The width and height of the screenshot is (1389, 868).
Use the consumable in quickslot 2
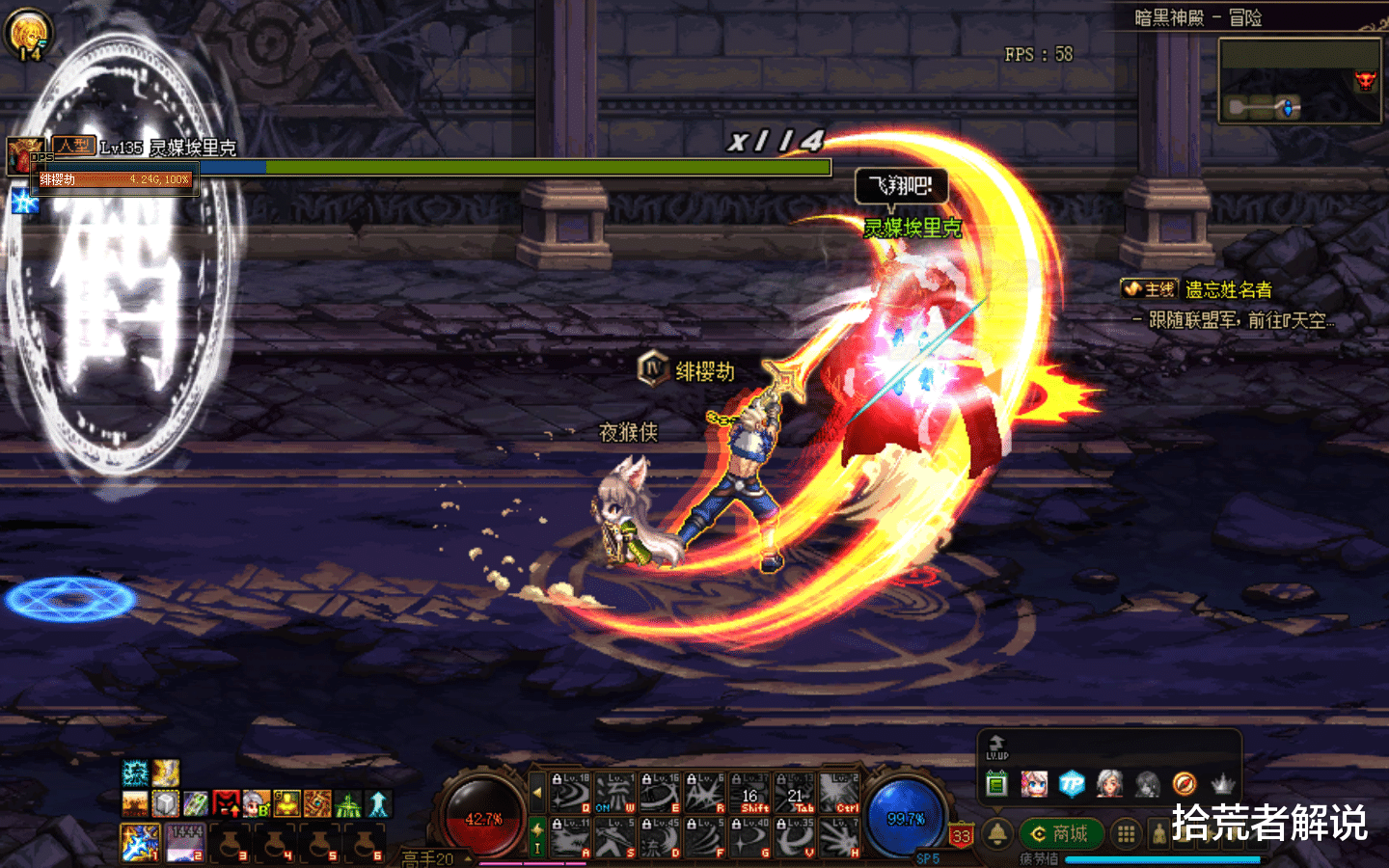tap(185, 842)
